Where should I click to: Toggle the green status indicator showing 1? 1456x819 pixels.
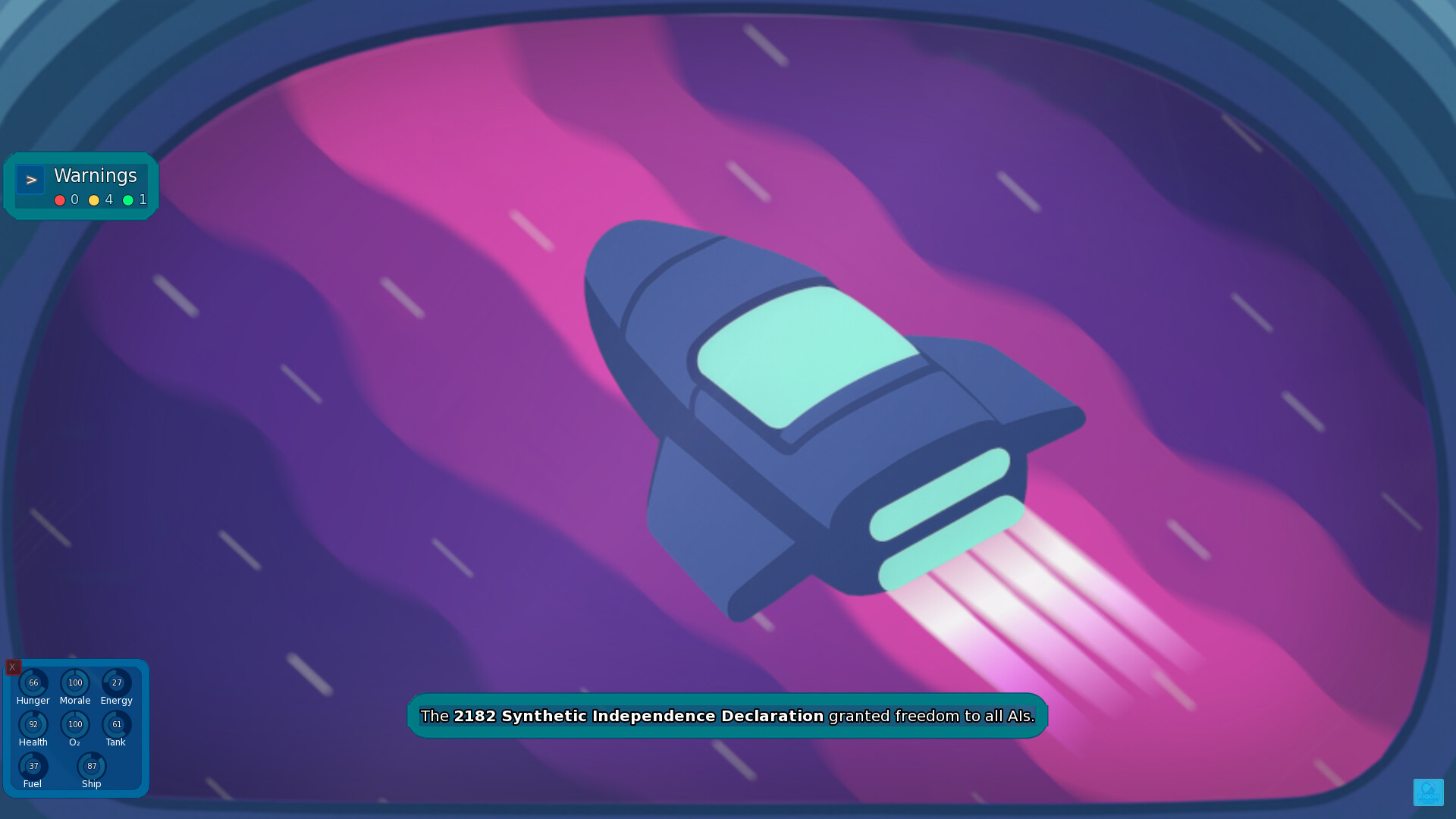(129, 200)
